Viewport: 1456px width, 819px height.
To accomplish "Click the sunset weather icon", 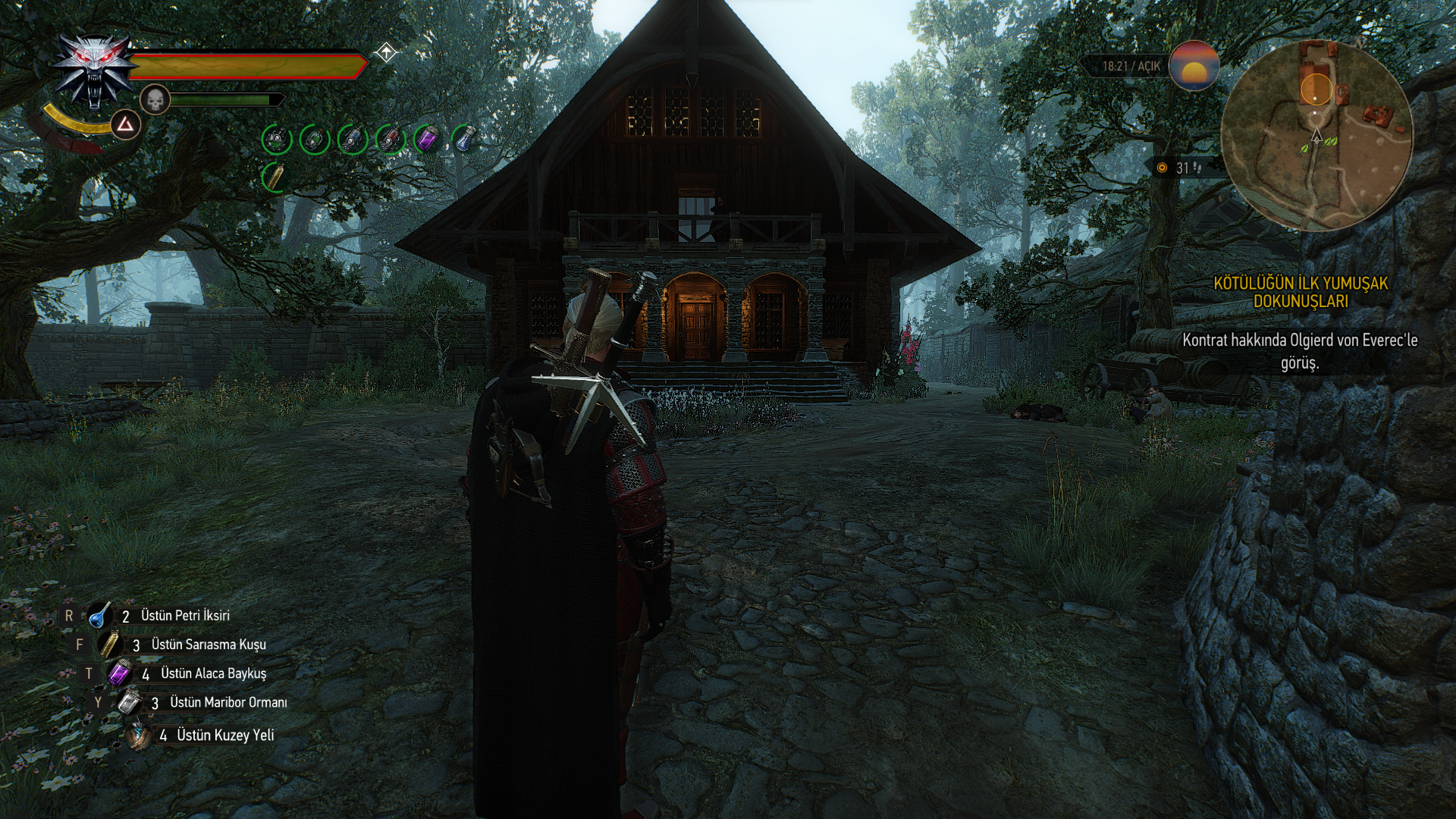I will (1194, 66).
